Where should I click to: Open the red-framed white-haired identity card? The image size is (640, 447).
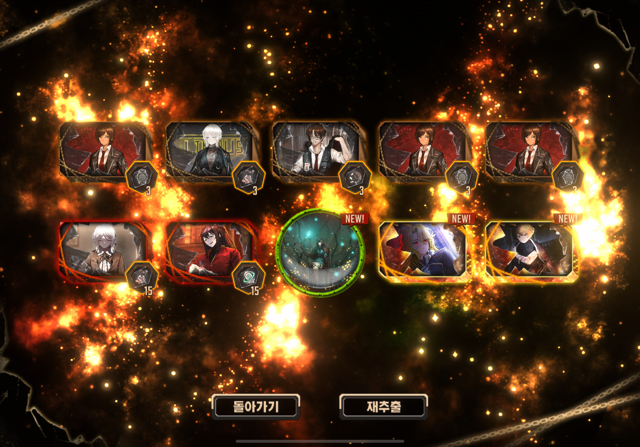[103, 253]
